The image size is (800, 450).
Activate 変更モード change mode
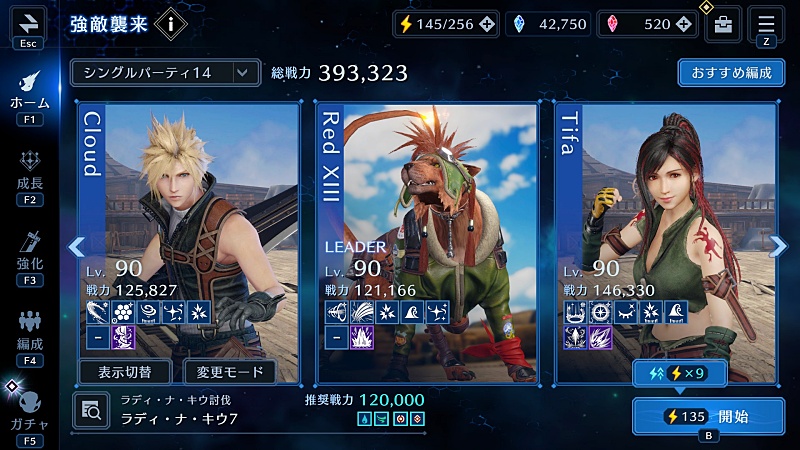point(230,373)
